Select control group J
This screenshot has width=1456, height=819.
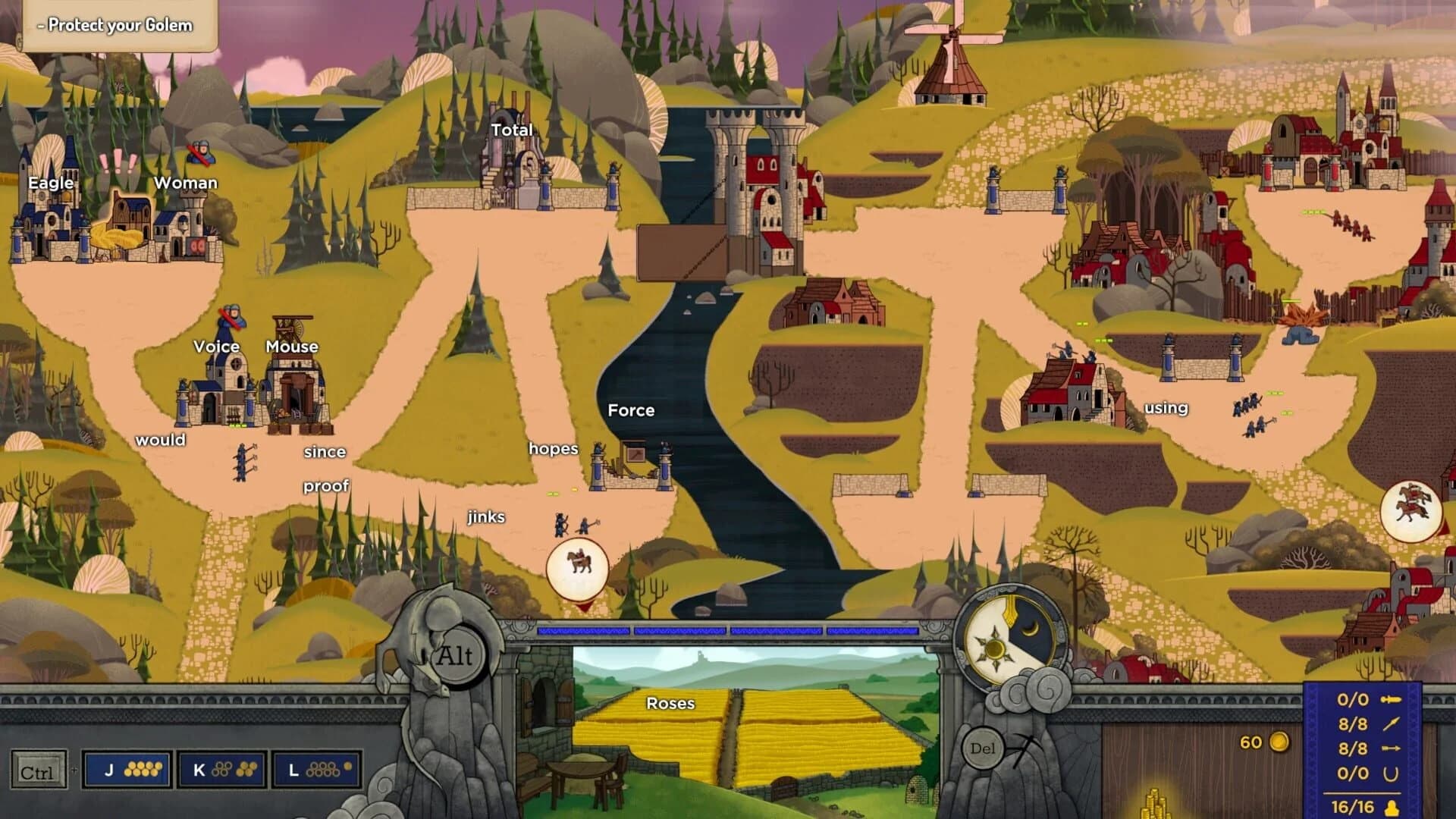(x=127, y=769)
